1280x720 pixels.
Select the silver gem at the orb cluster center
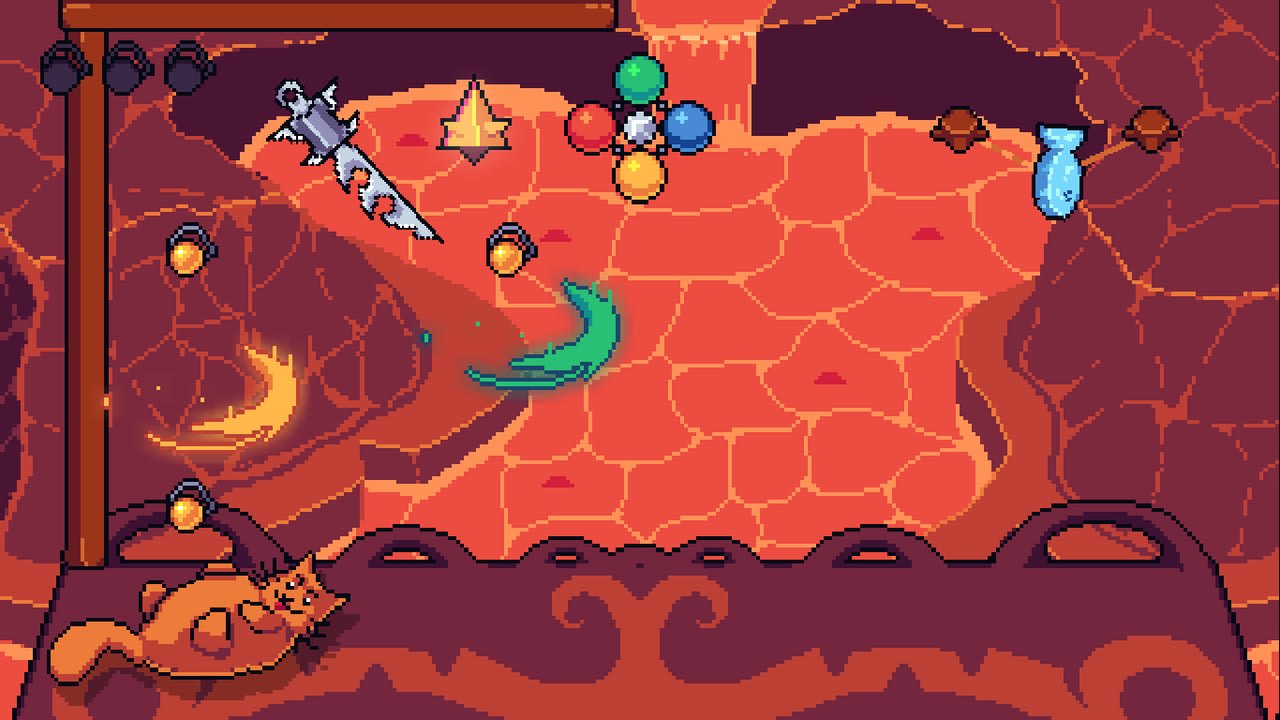click(638, 125)
